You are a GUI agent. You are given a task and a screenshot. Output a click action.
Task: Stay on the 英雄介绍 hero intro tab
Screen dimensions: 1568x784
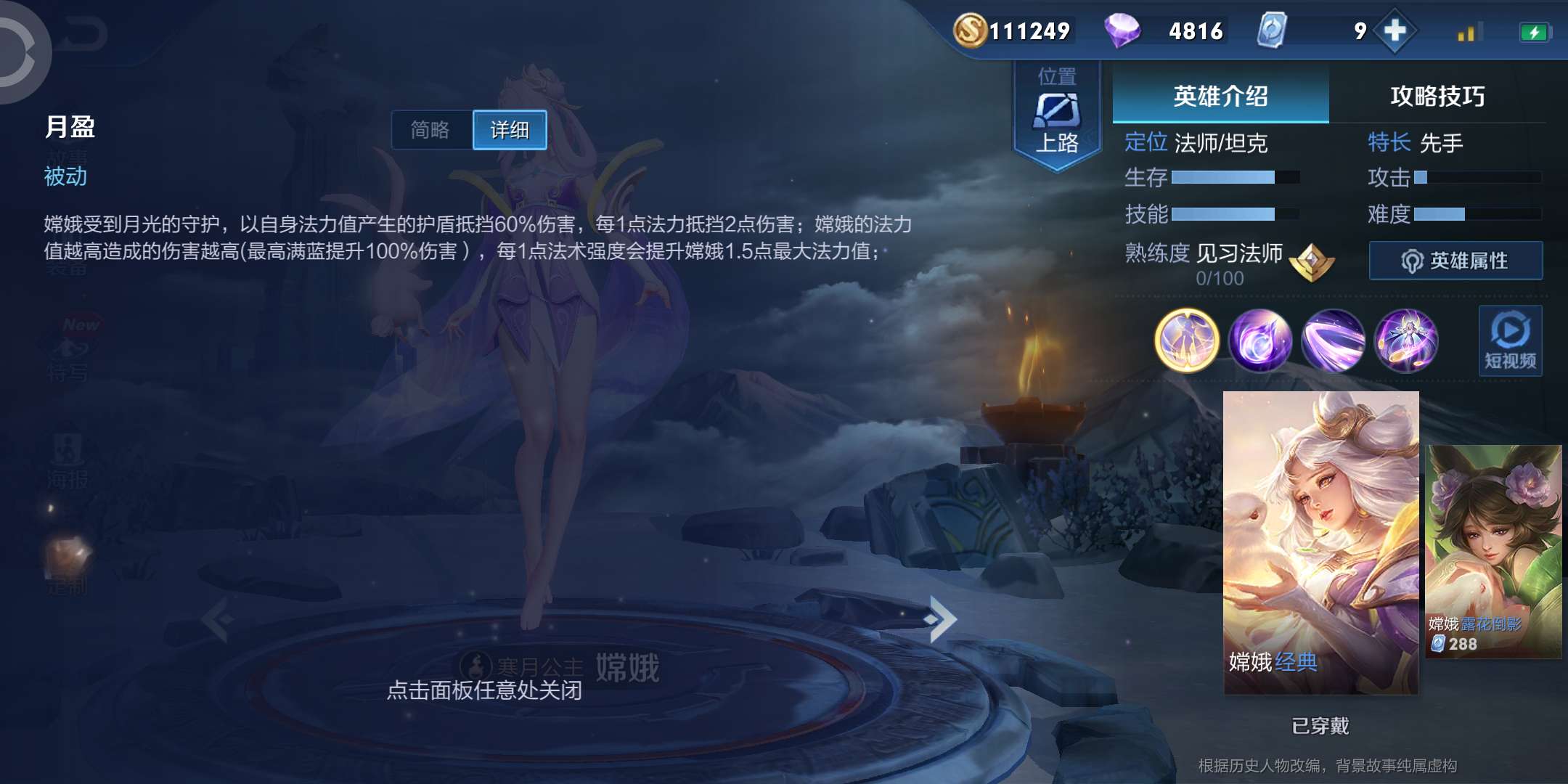pyautogui.click(x=1221, y=95)
